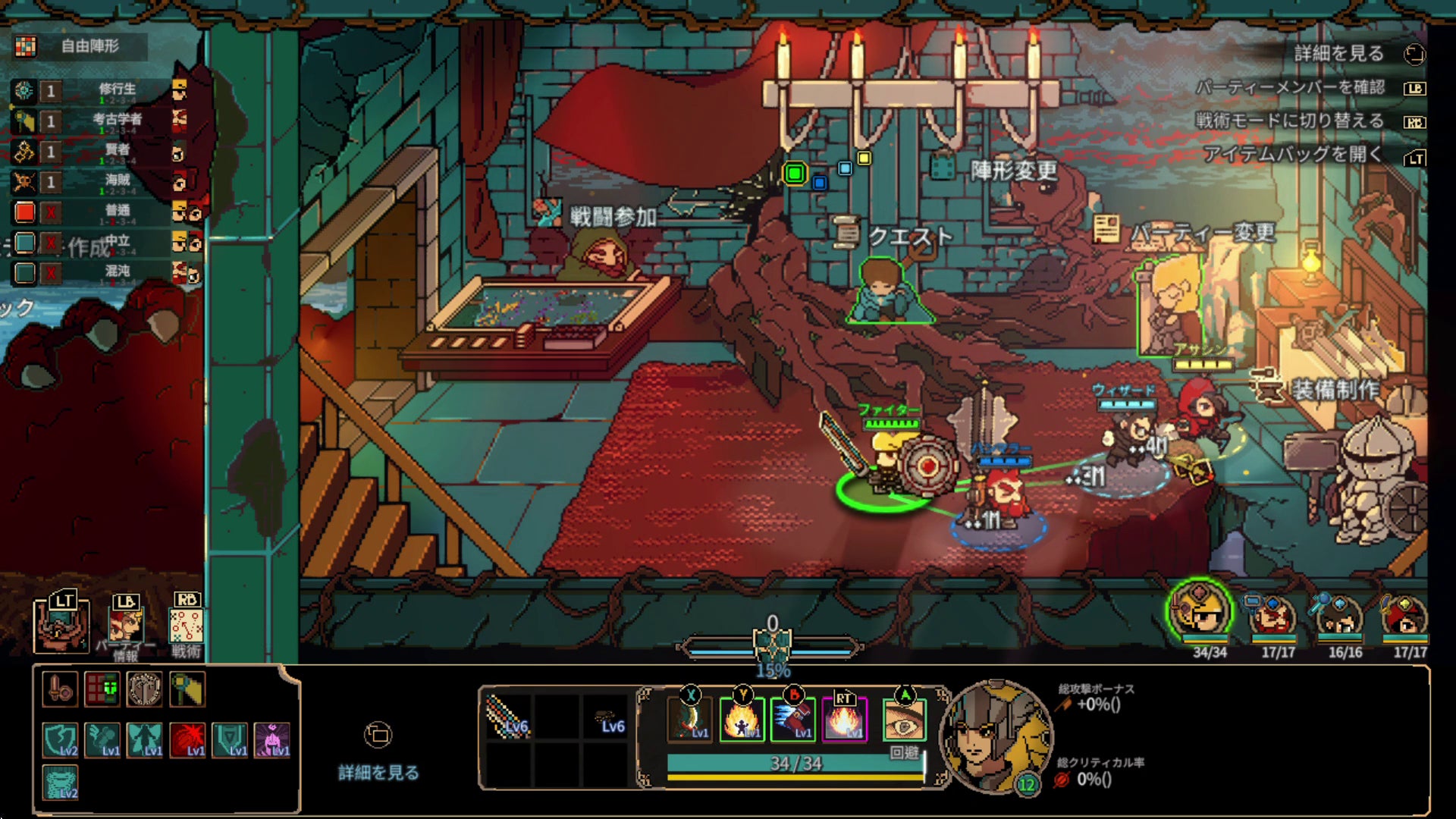1456x819 pixels.
Task: Activate the crescent slash skill
Action: click(x=689, y=718)
